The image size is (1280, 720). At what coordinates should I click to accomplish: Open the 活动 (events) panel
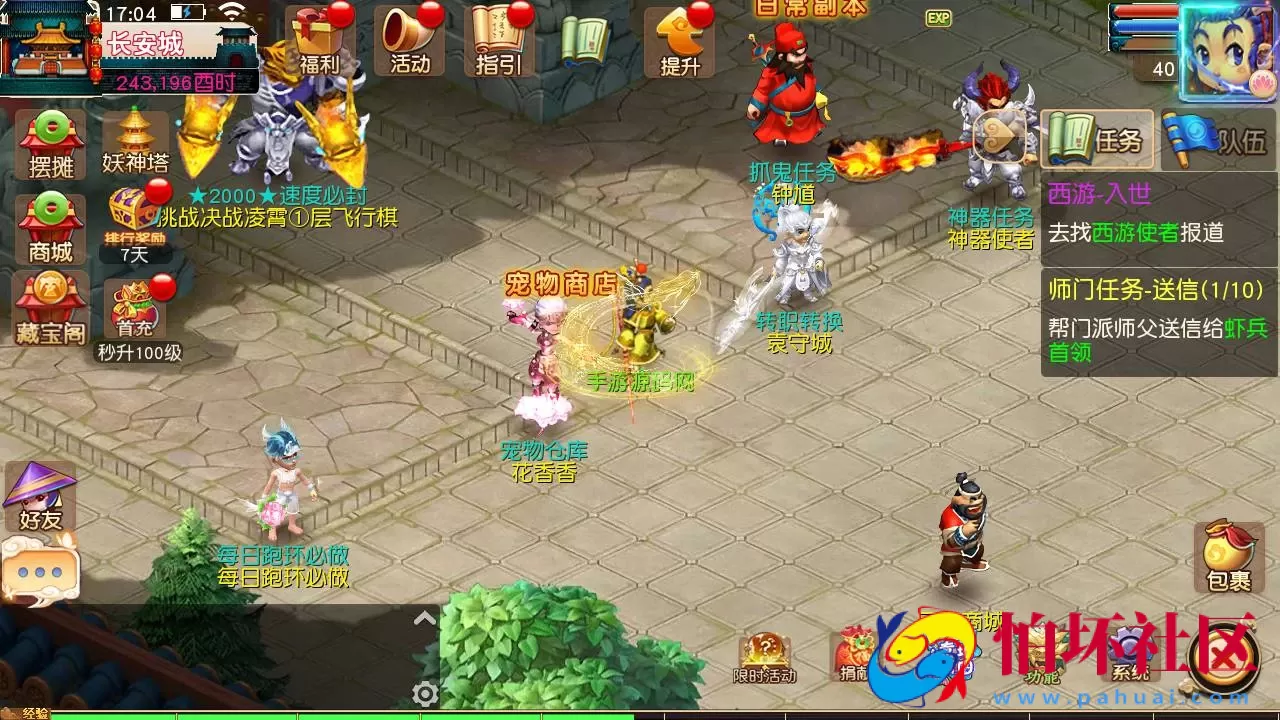tap(407, 40)
